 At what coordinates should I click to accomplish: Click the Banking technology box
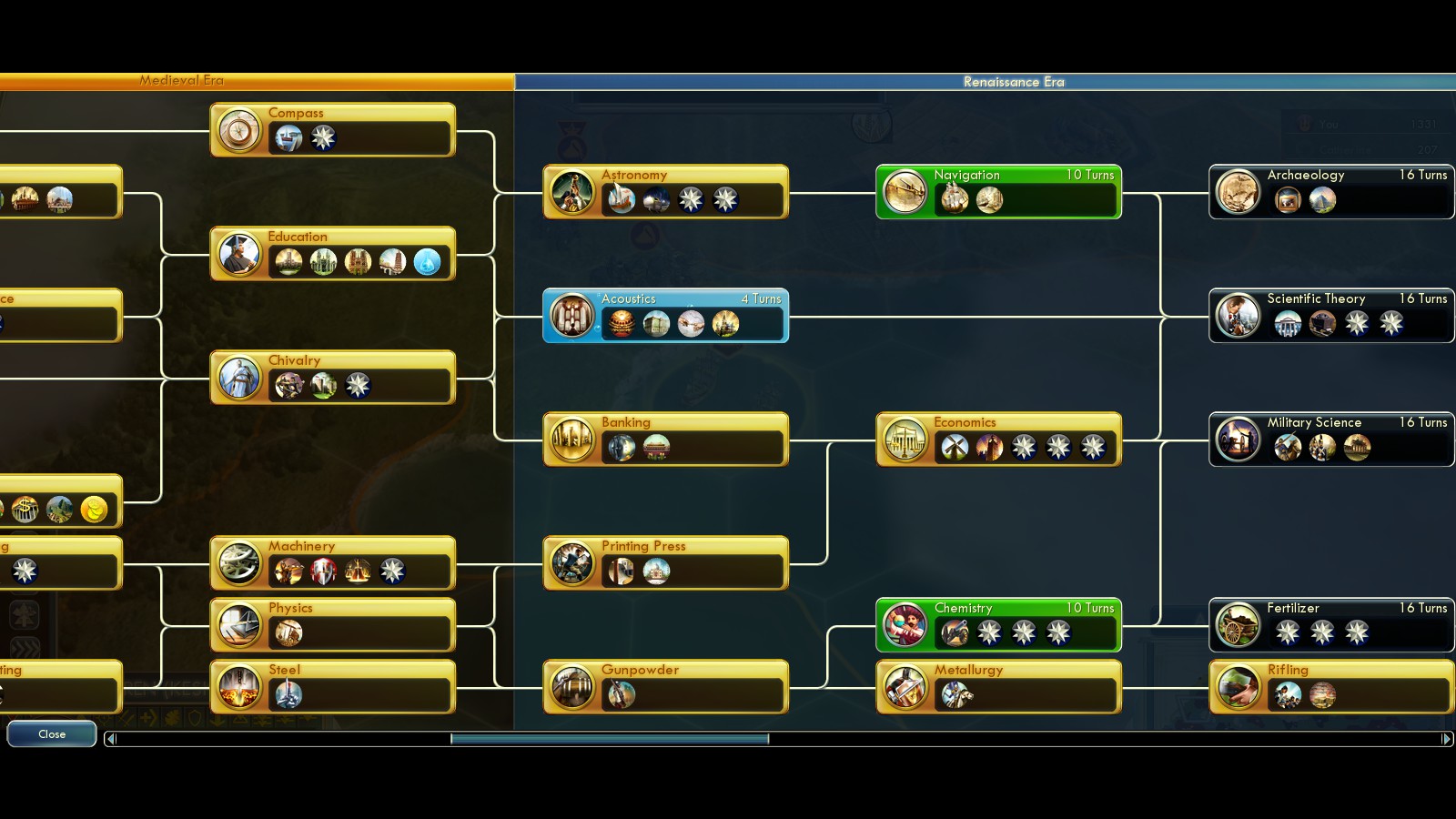pyautogui.click(x=665, y=440)
